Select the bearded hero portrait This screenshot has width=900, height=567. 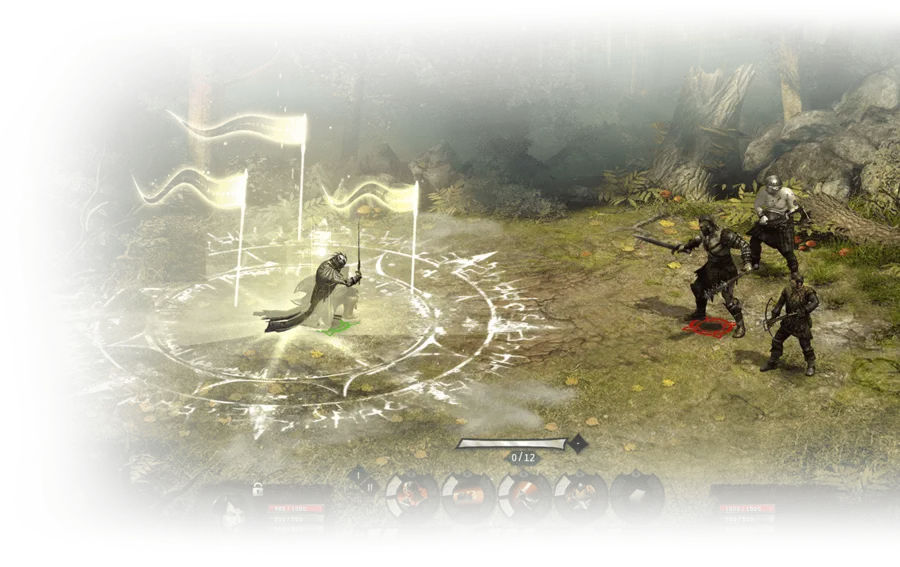pyautogui.click(x=231, y=509)
